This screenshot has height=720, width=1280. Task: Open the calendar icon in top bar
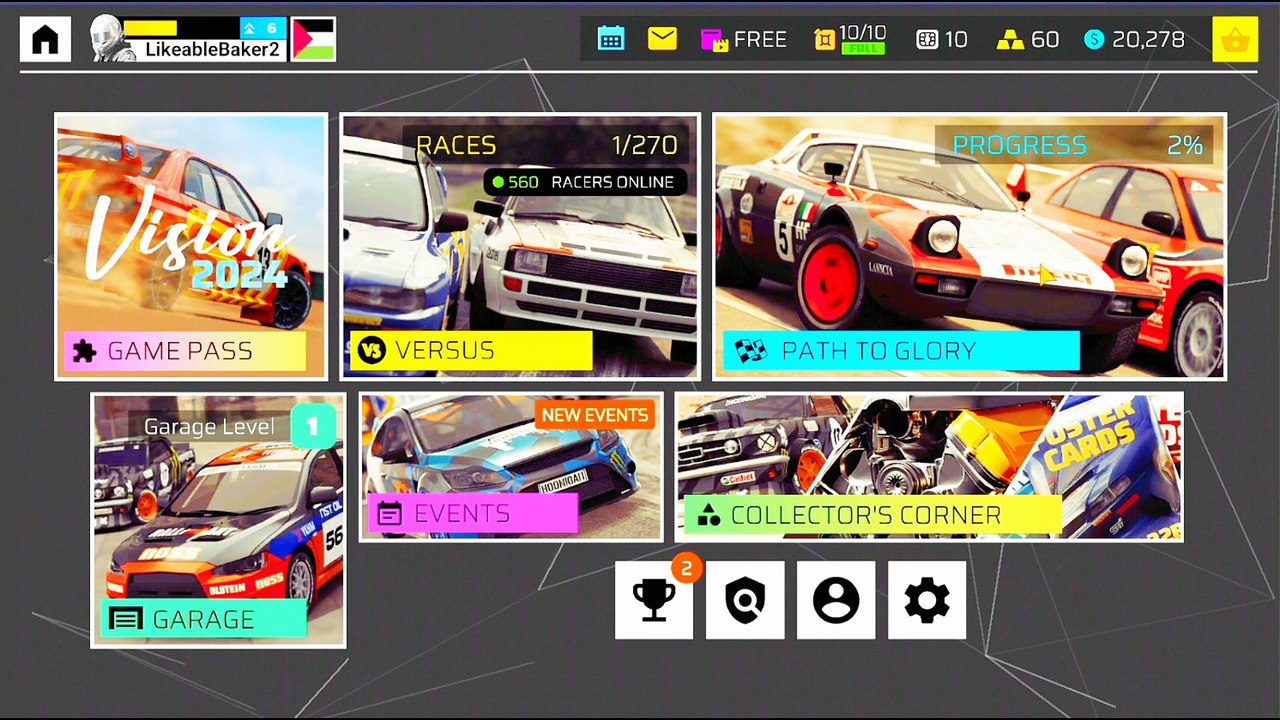[611, 39]
